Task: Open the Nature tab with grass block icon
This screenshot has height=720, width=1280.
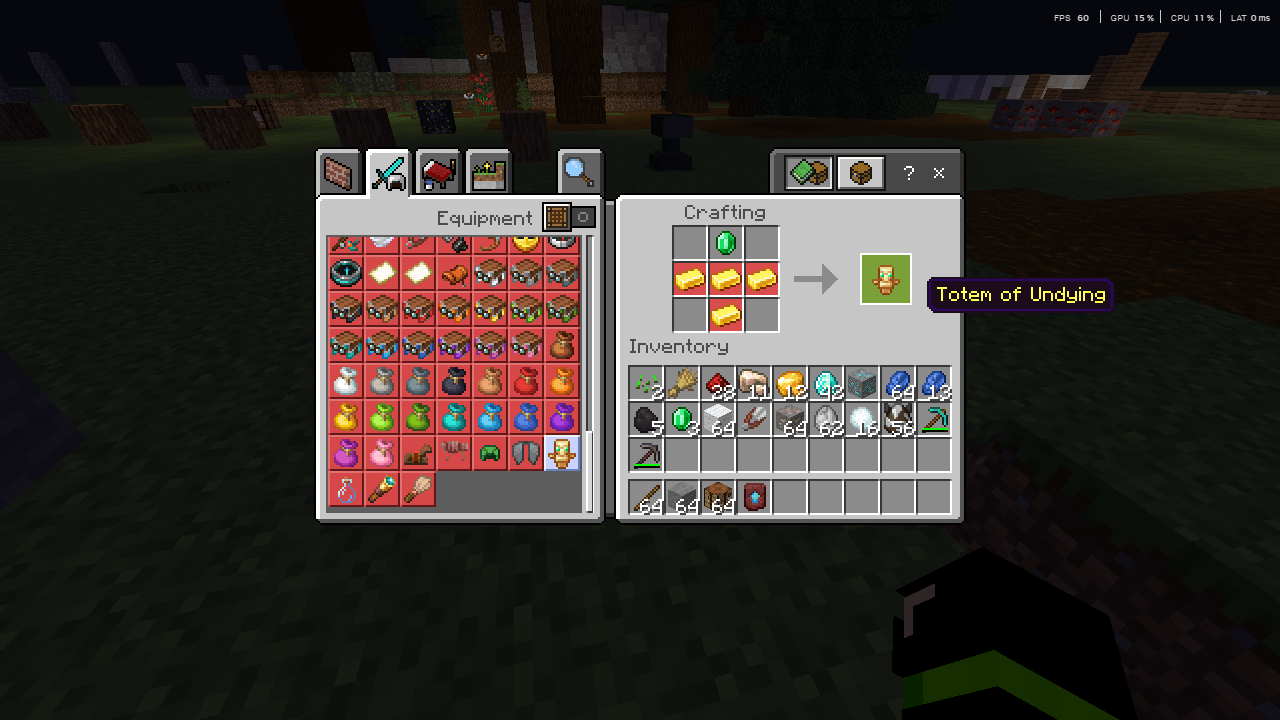Action: [x=487, y=171]
